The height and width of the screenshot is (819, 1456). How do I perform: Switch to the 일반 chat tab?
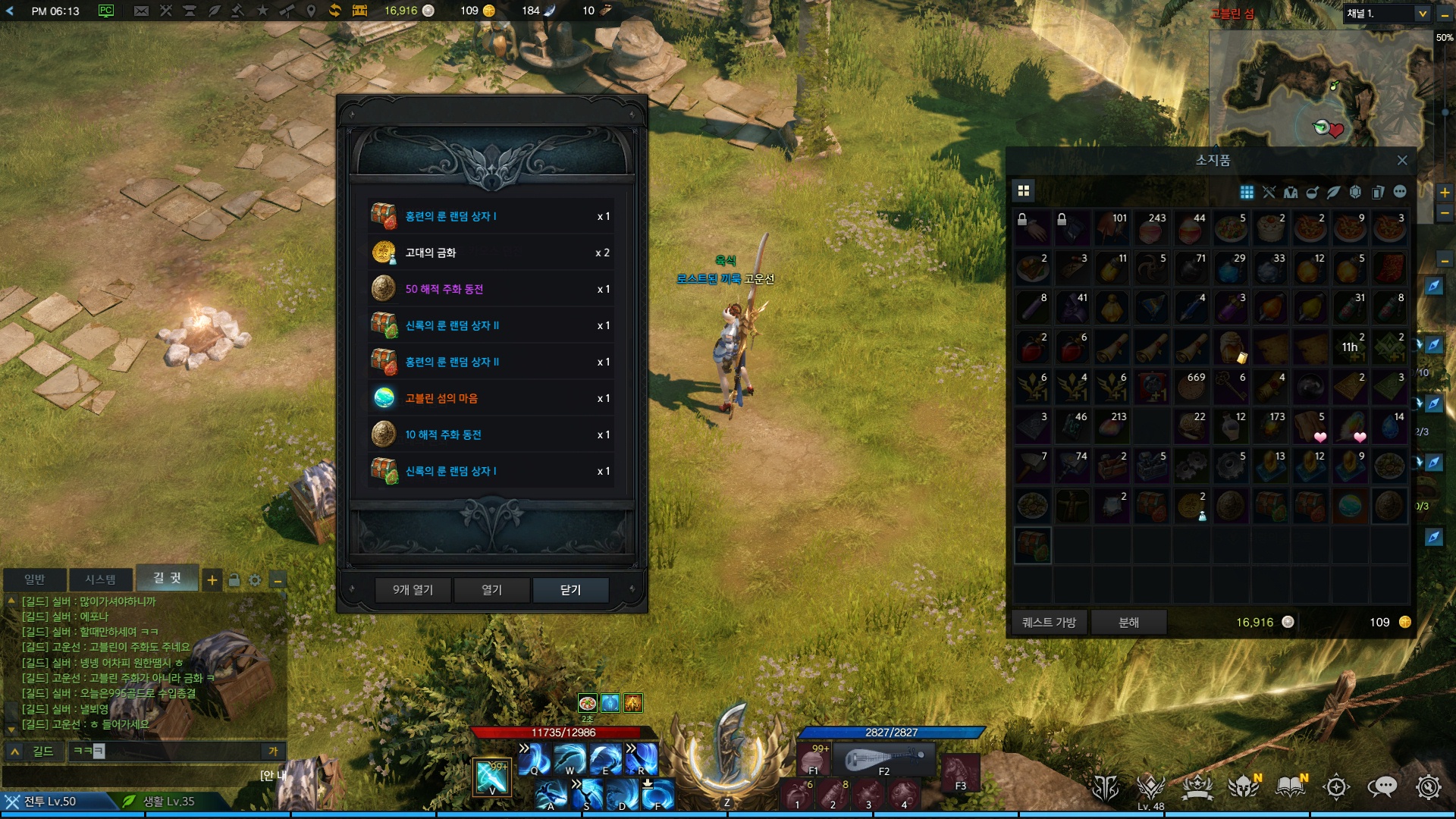click(x=35, y=579)
